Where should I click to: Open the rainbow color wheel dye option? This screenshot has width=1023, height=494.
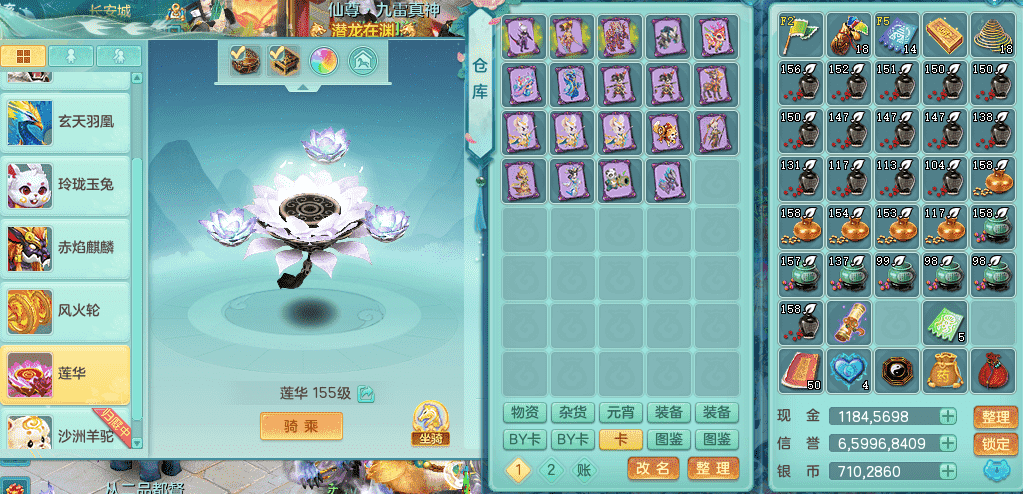pyautogui.click(x=322, y=61)
